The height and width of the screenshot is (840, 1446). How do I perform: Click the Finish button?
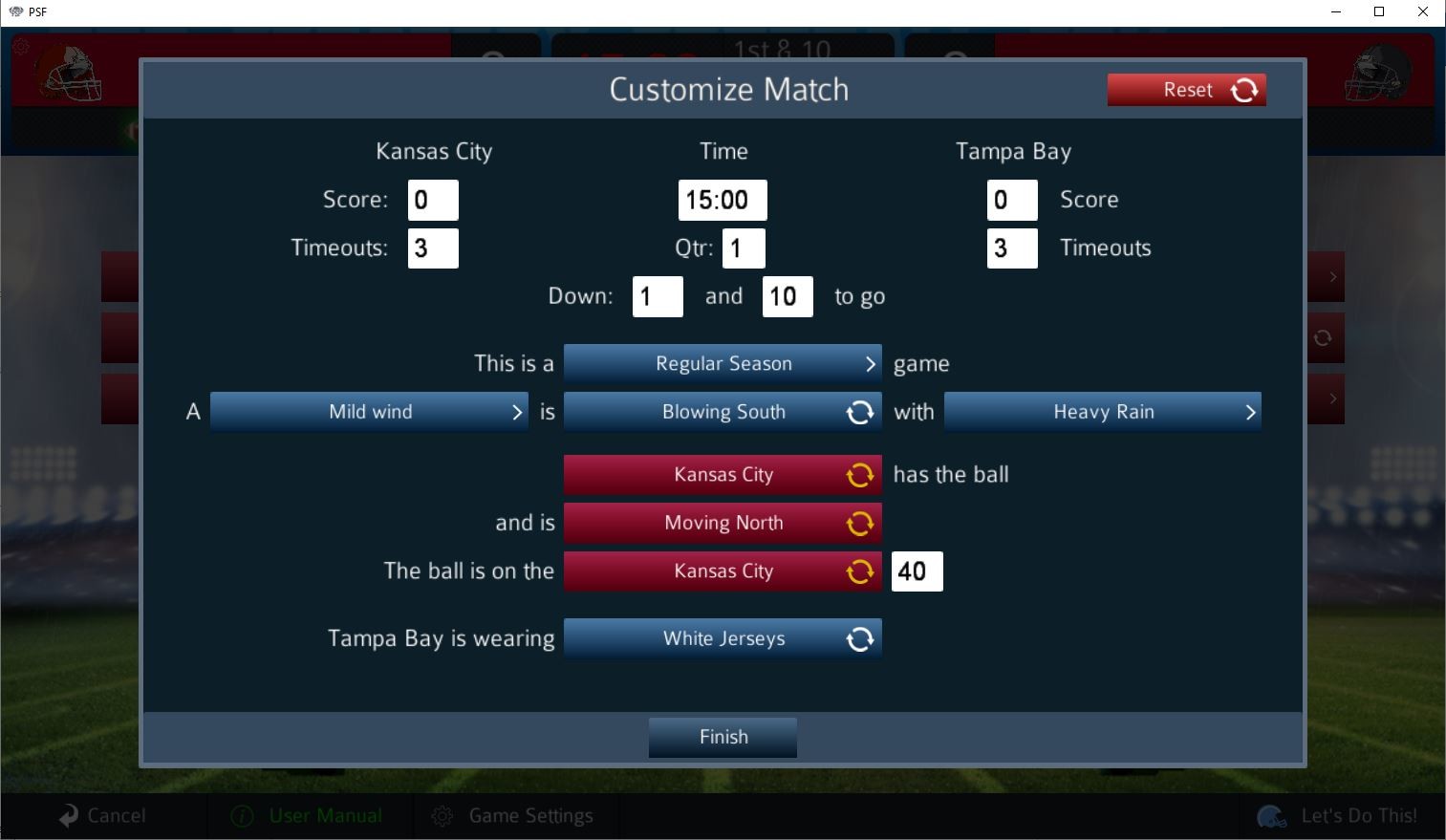(x=723, y=737)
